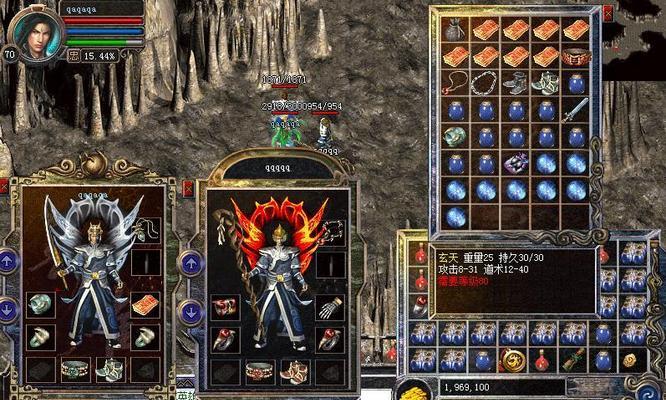666x400 pixels.
Task: Select the glove slot on red-winged character
Action: click(330, 307)
